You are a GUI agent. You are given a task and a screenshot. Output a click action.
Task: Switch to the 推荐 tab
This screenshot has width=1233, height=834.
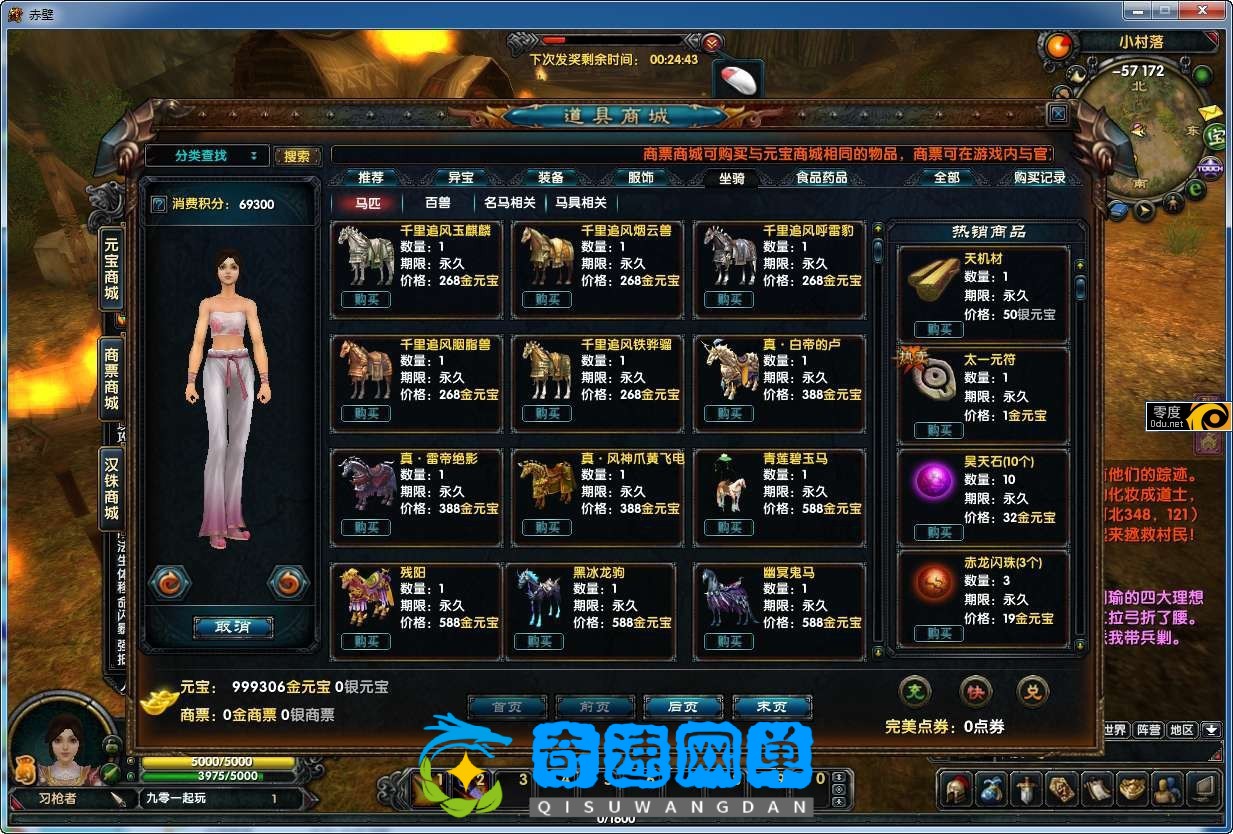coord(370,178)
